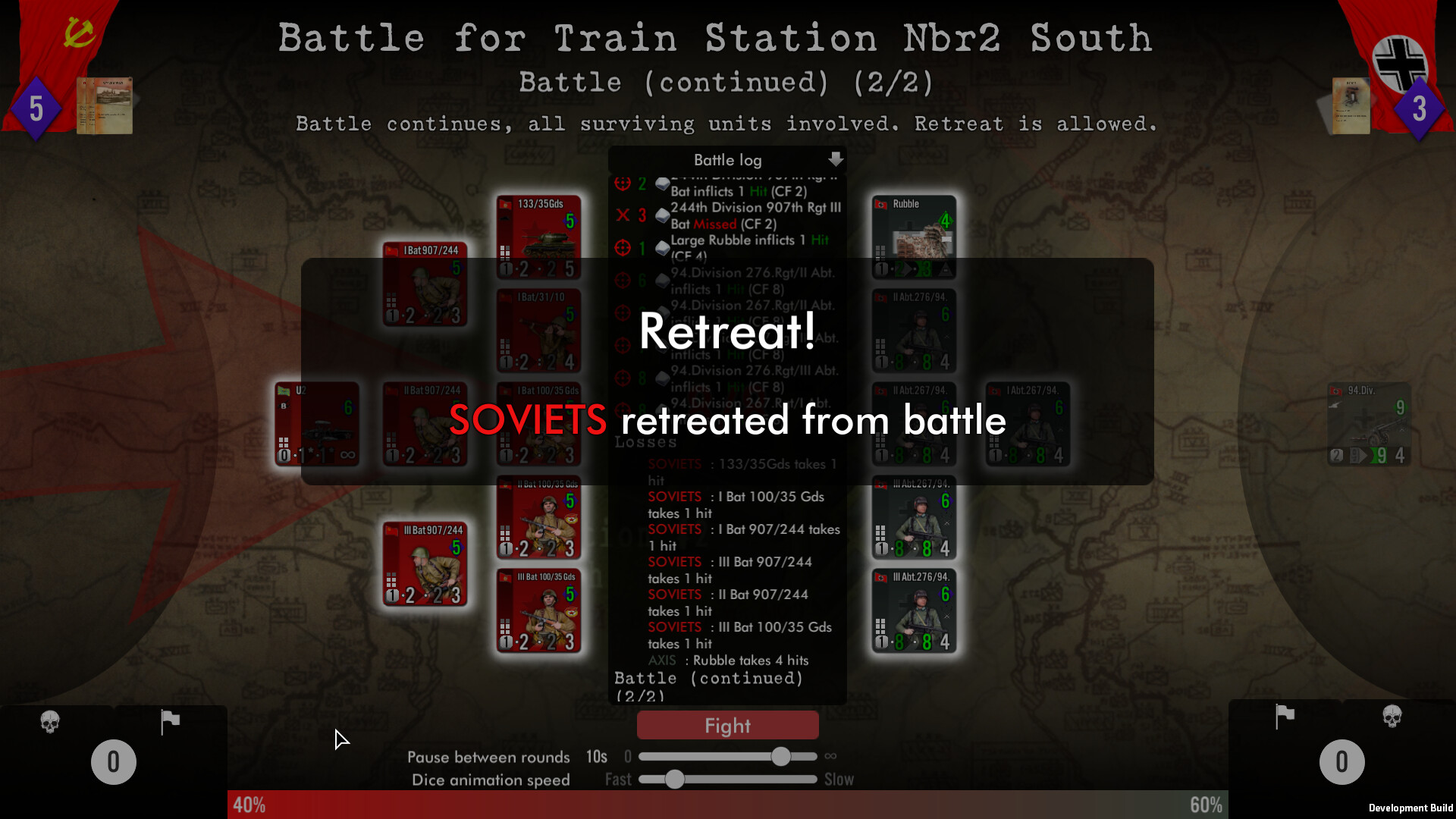Click the retreat flag icon on Axis side
Screen dimensions: 1456x819
pyautogui.click(x=1283, y=717)
